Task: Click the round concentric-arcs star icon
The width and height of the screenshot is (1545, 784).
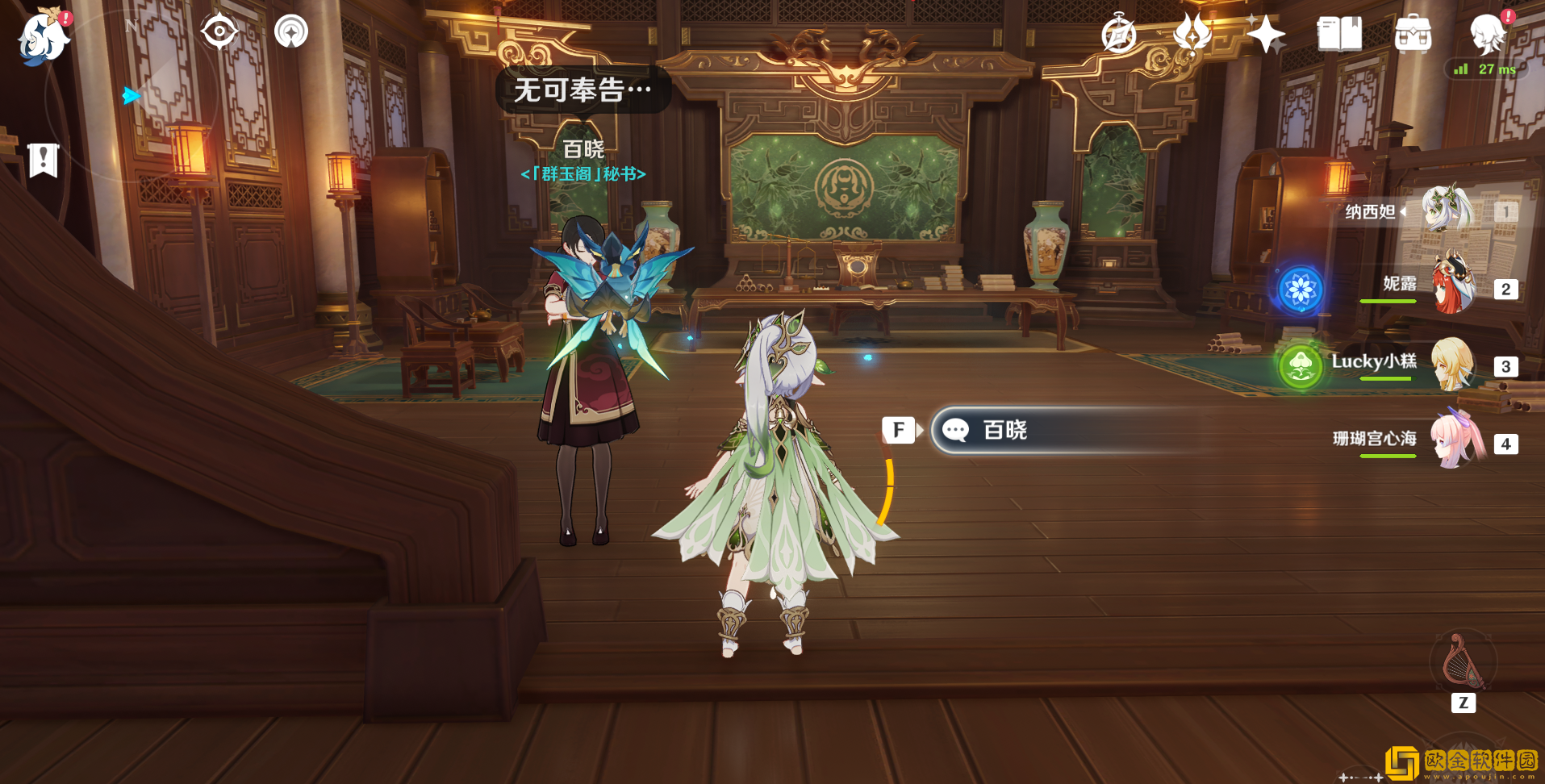Action: [x=291, y=32]
